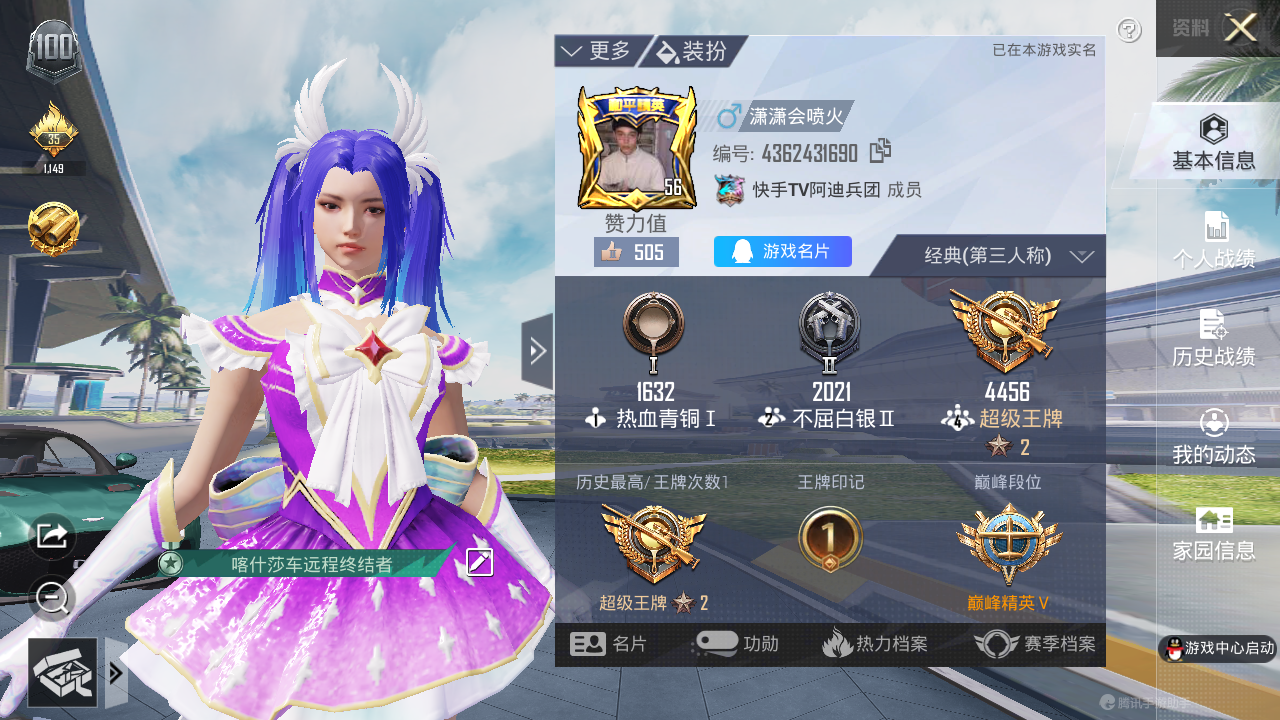
Task: Select the 功勋 bottom tab
Action: 736,645
